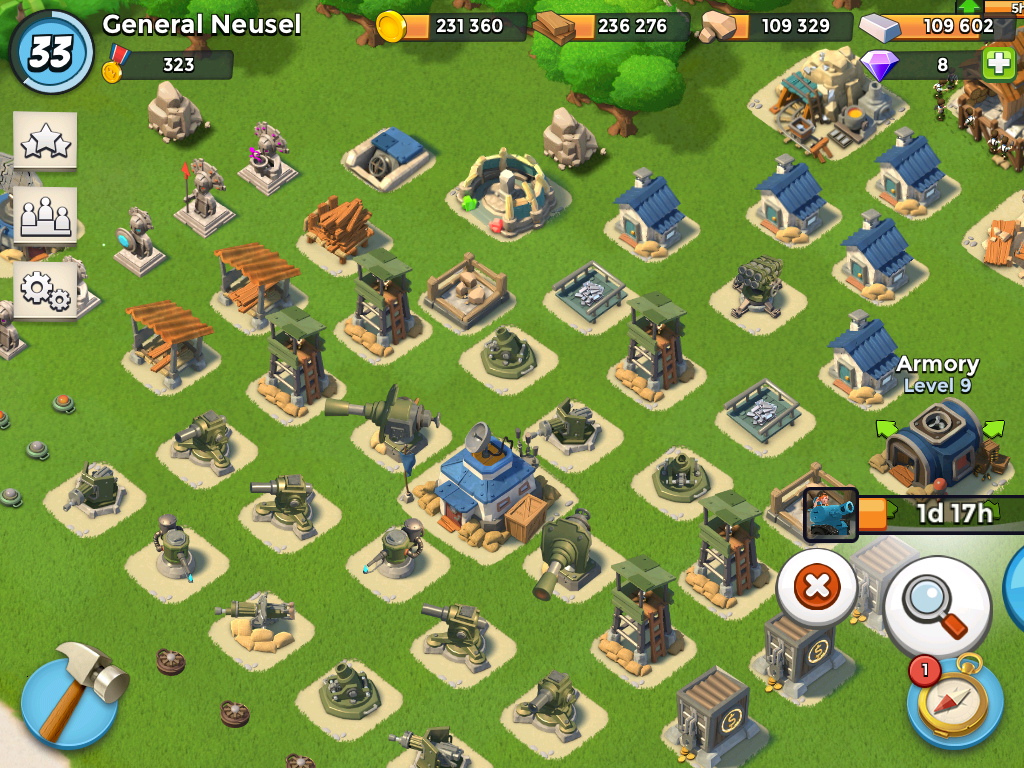Select the Armory level 9 building
The width and height of the screenshot is (1024, 768).
pyautogui.click(x=935, y=440)
